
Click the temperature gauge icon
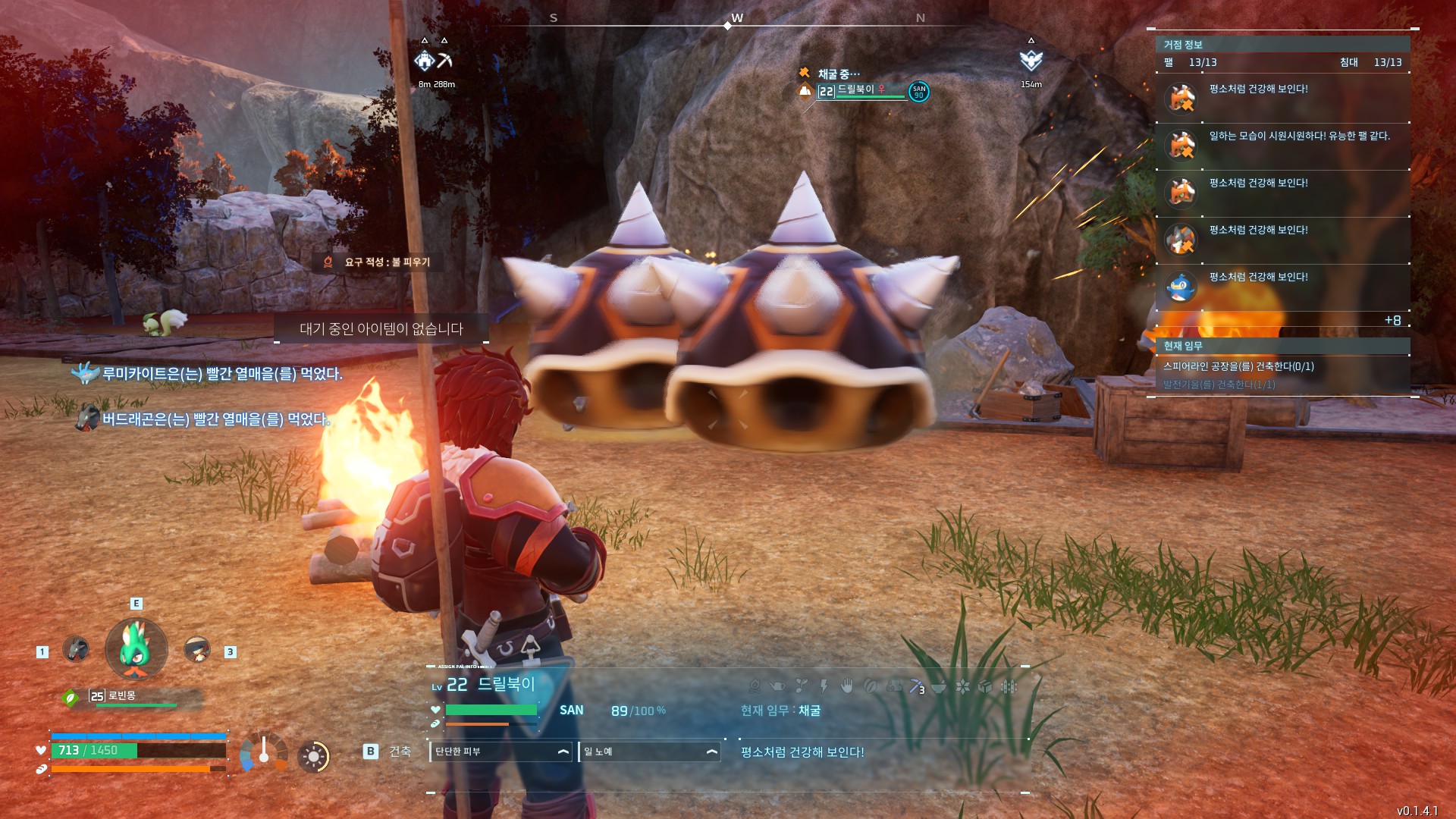(x=263, y=752)
